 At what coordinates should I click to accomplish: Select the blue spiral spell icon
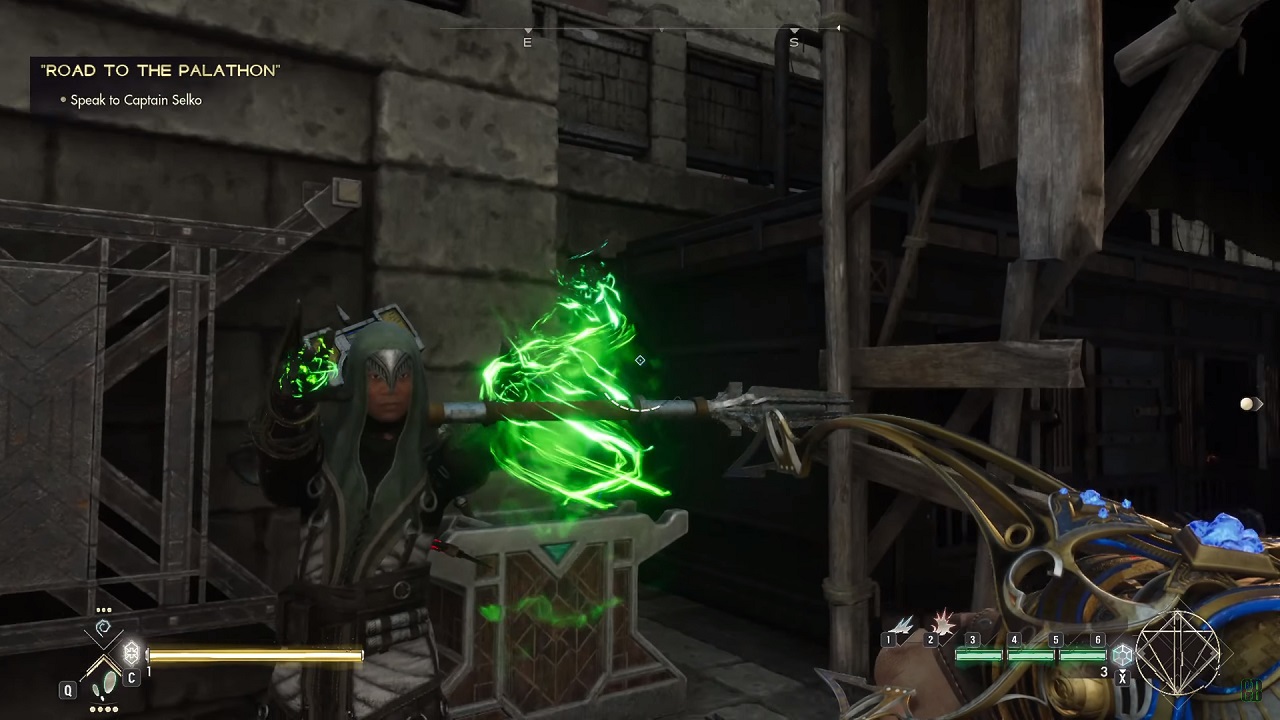pos(103,629)
